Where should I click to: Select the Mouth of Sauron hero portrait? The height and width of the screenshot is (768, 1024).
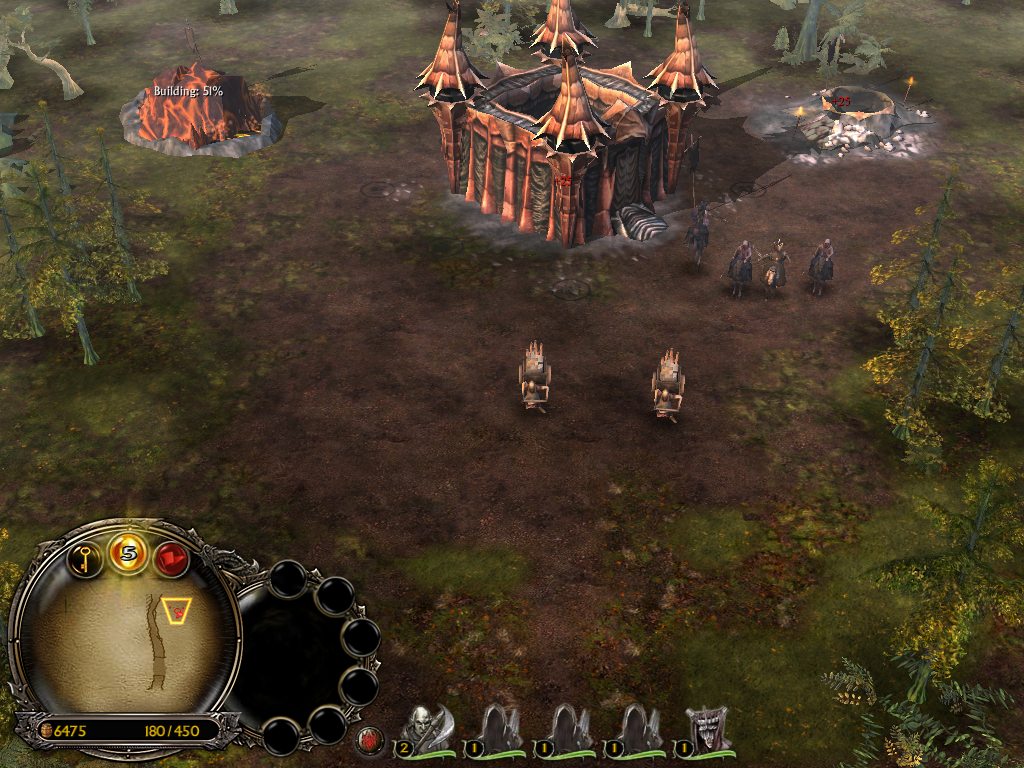[x=707, y=729]
